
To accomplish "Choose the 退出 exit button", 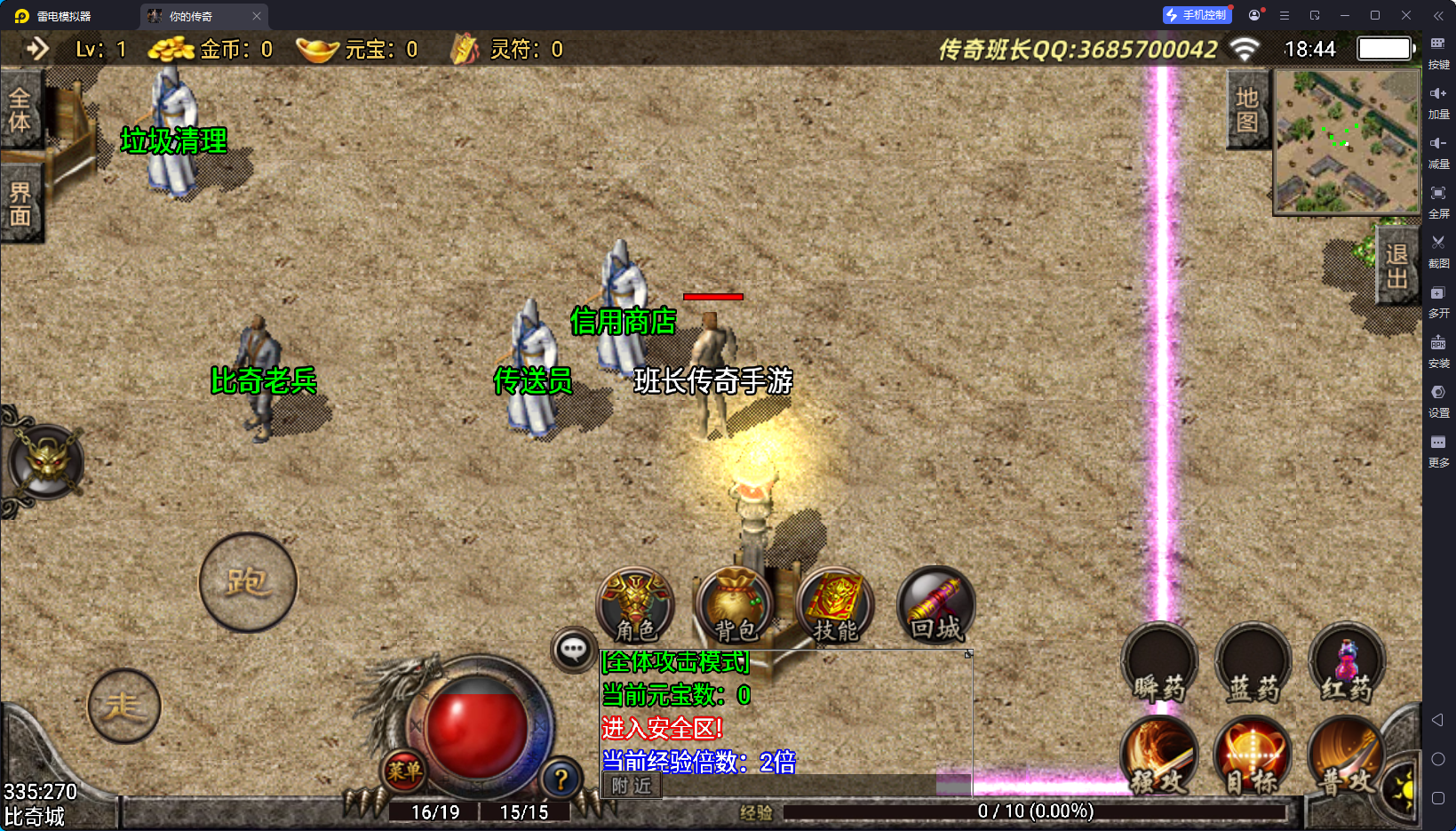I will (x=1396, y=267).
